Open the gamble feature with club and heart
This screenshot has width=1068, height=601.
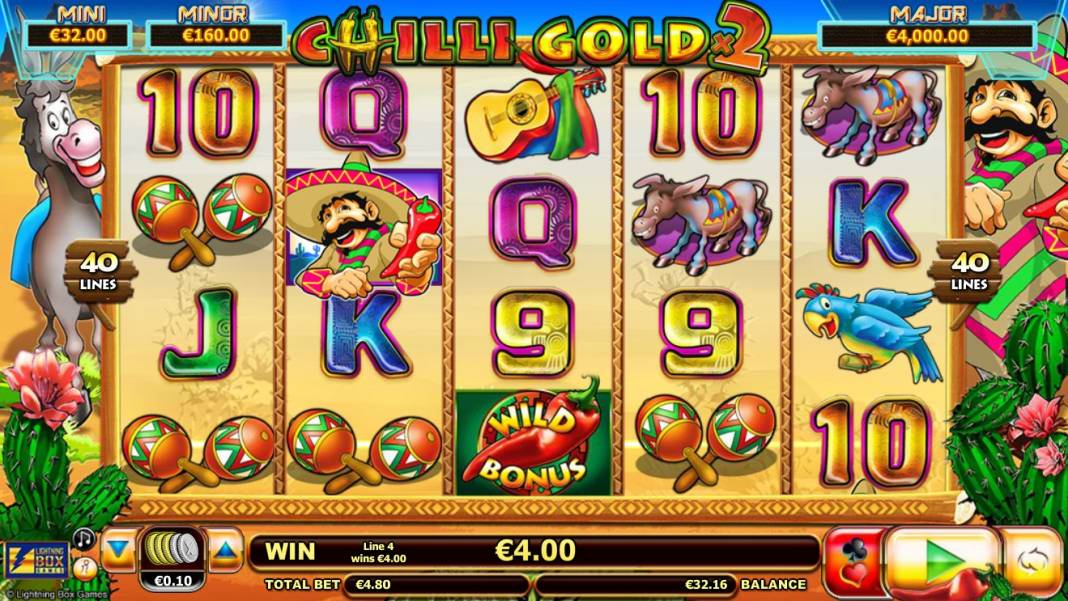tap(853, 562)
